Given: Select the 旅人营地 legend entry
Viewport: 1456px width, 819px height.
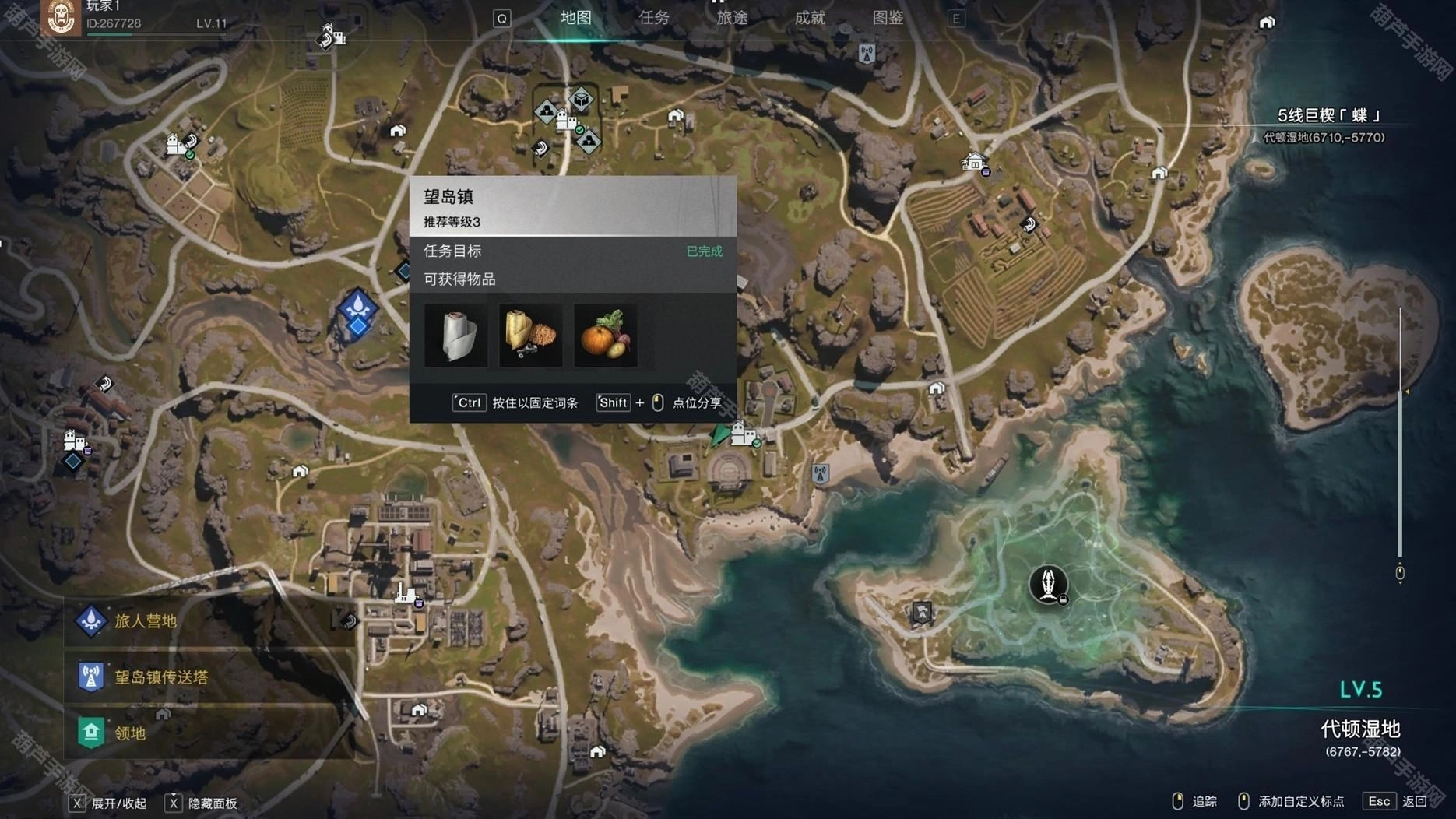Looking at the screenshot, I should click(x=145, y=621).
